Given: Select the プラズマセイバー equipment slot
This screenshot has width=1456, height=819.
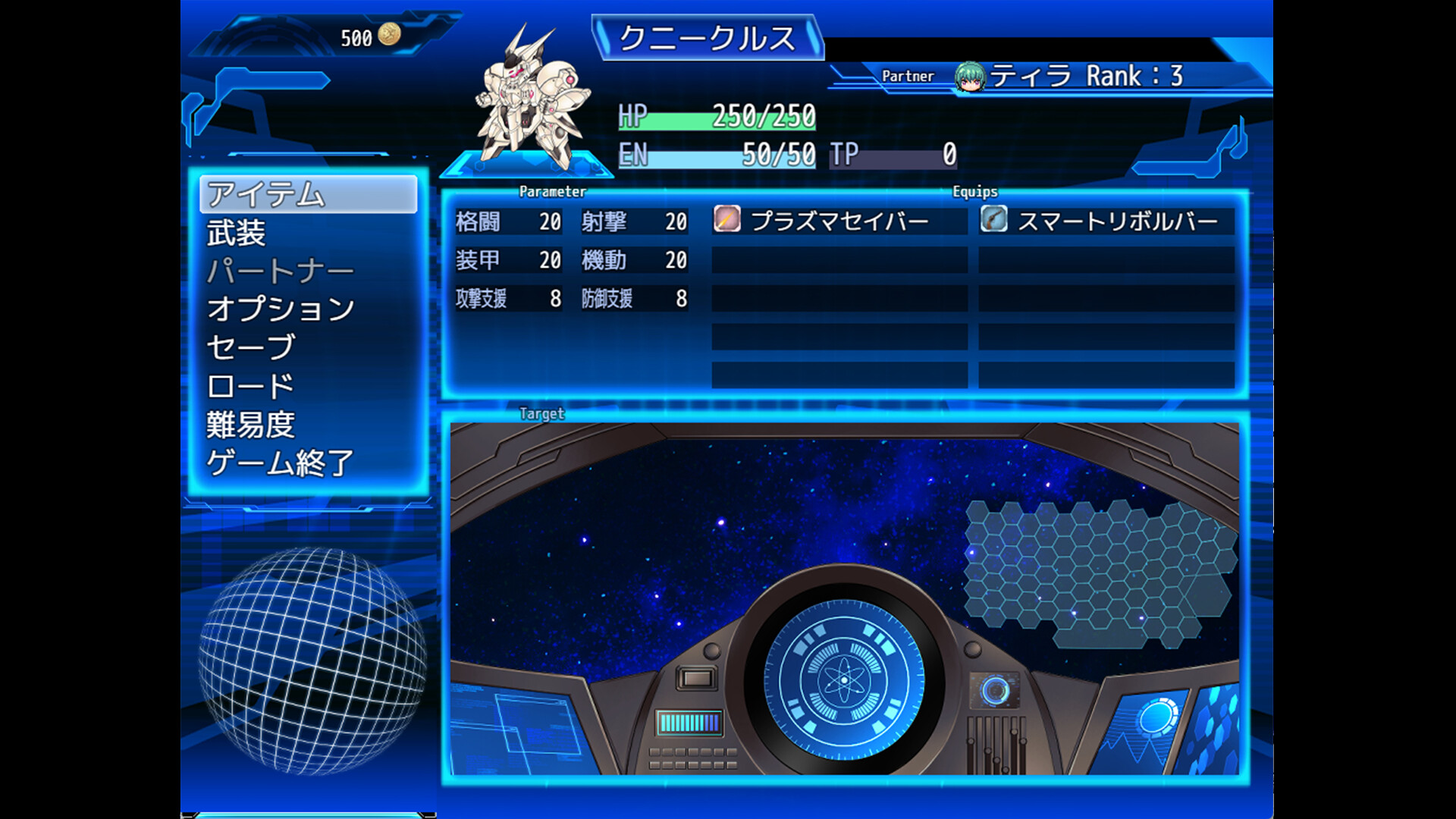Looking at the screenshot, I should click(839, 221).
